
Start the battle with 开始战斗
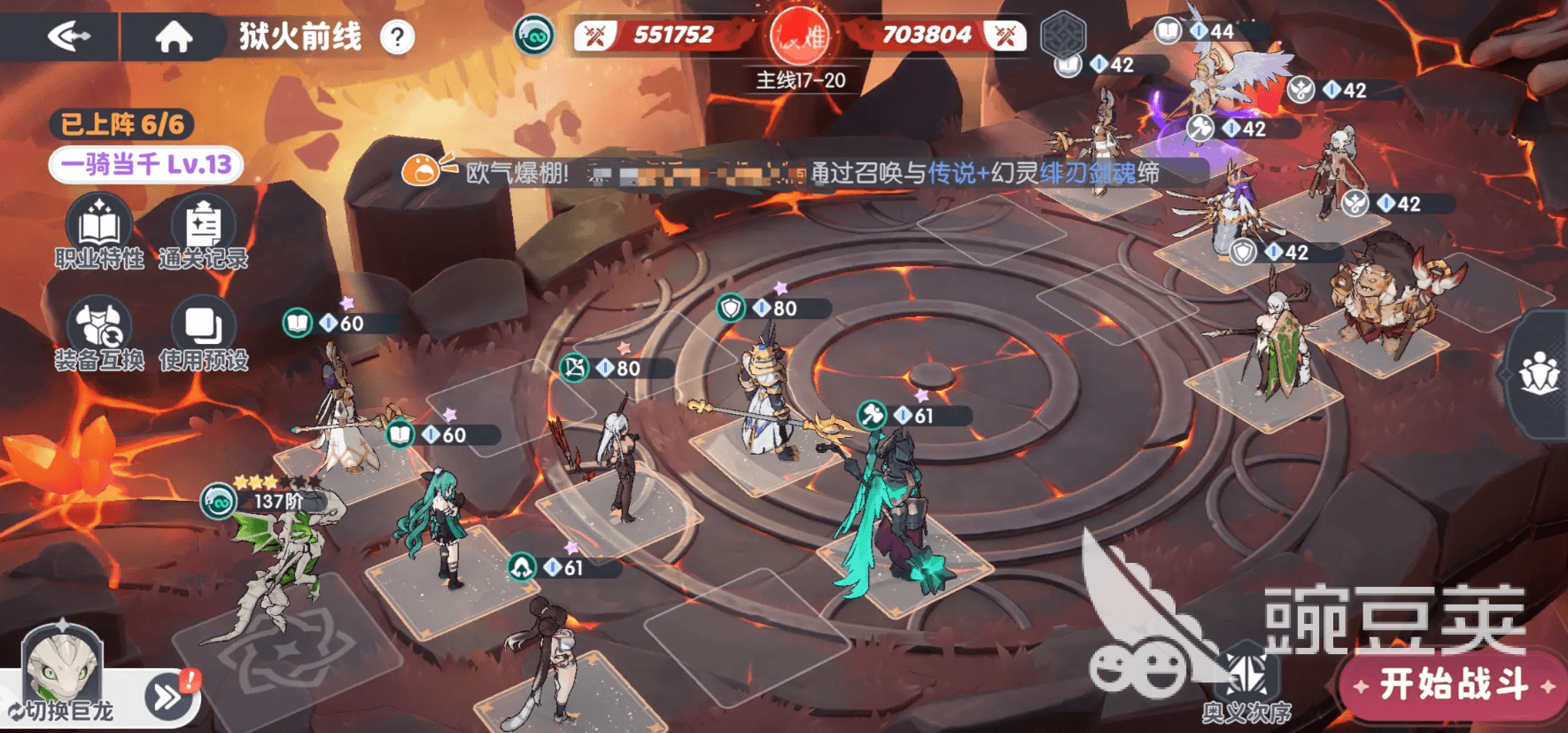coord(1453,684)
